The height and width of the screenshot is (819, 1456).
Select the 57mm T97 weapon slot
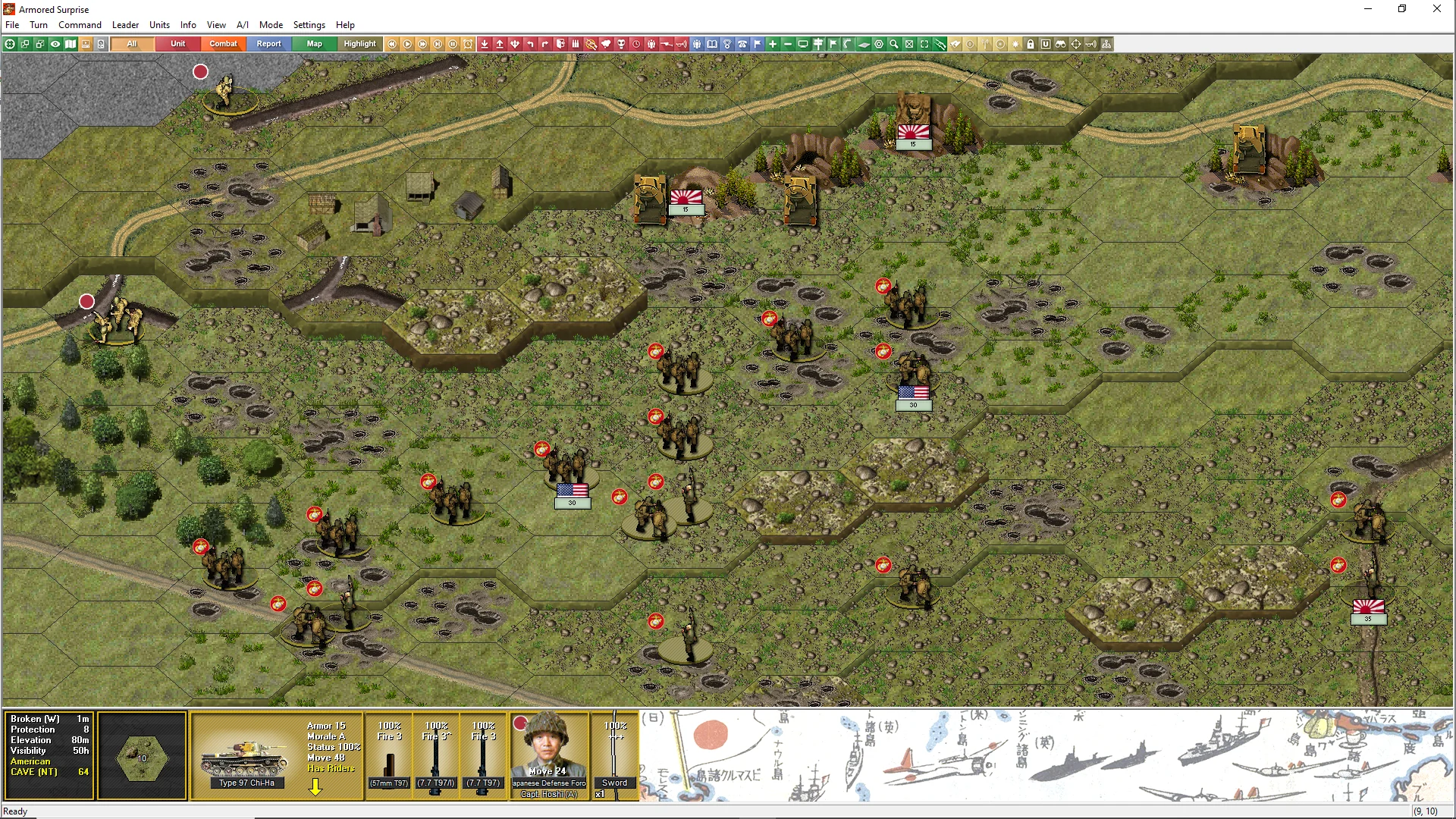tap(389, 755)
